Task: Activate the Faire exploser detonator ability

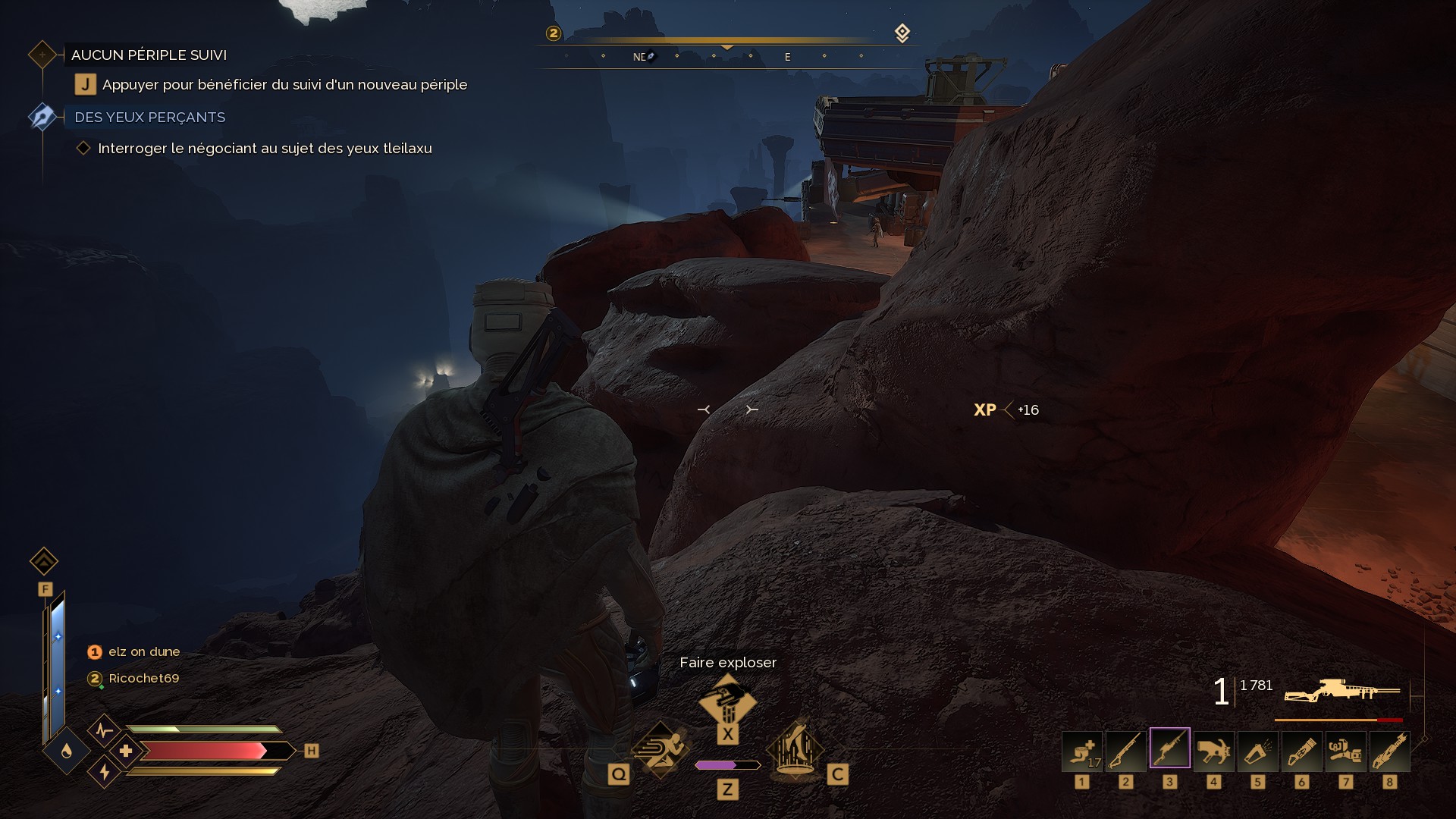Action: click(x=727, y=702)
